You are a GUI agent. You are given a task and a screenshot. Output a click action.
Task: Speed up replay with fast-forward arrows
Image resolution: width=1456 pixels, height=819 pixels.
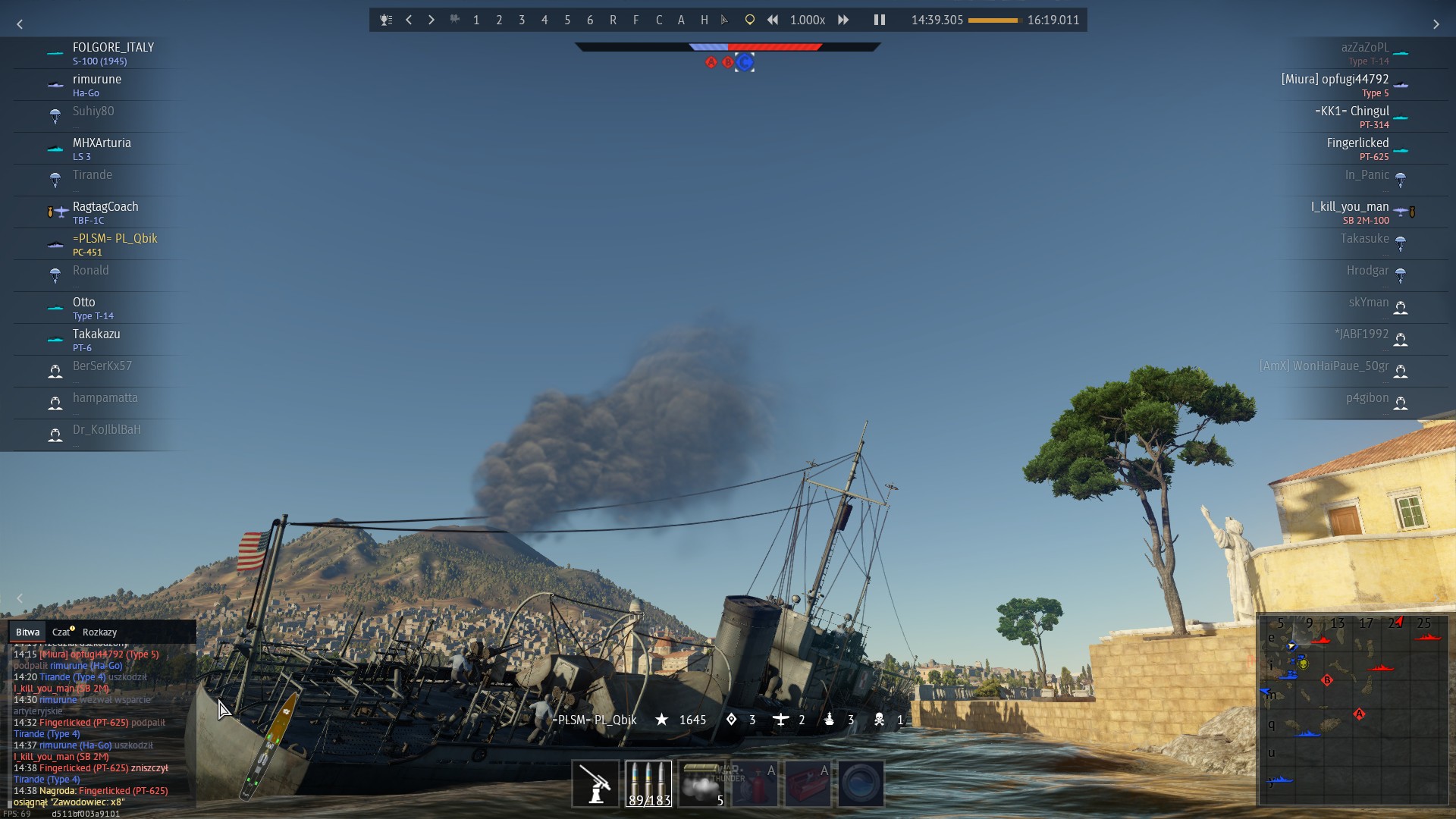[843, 20]
